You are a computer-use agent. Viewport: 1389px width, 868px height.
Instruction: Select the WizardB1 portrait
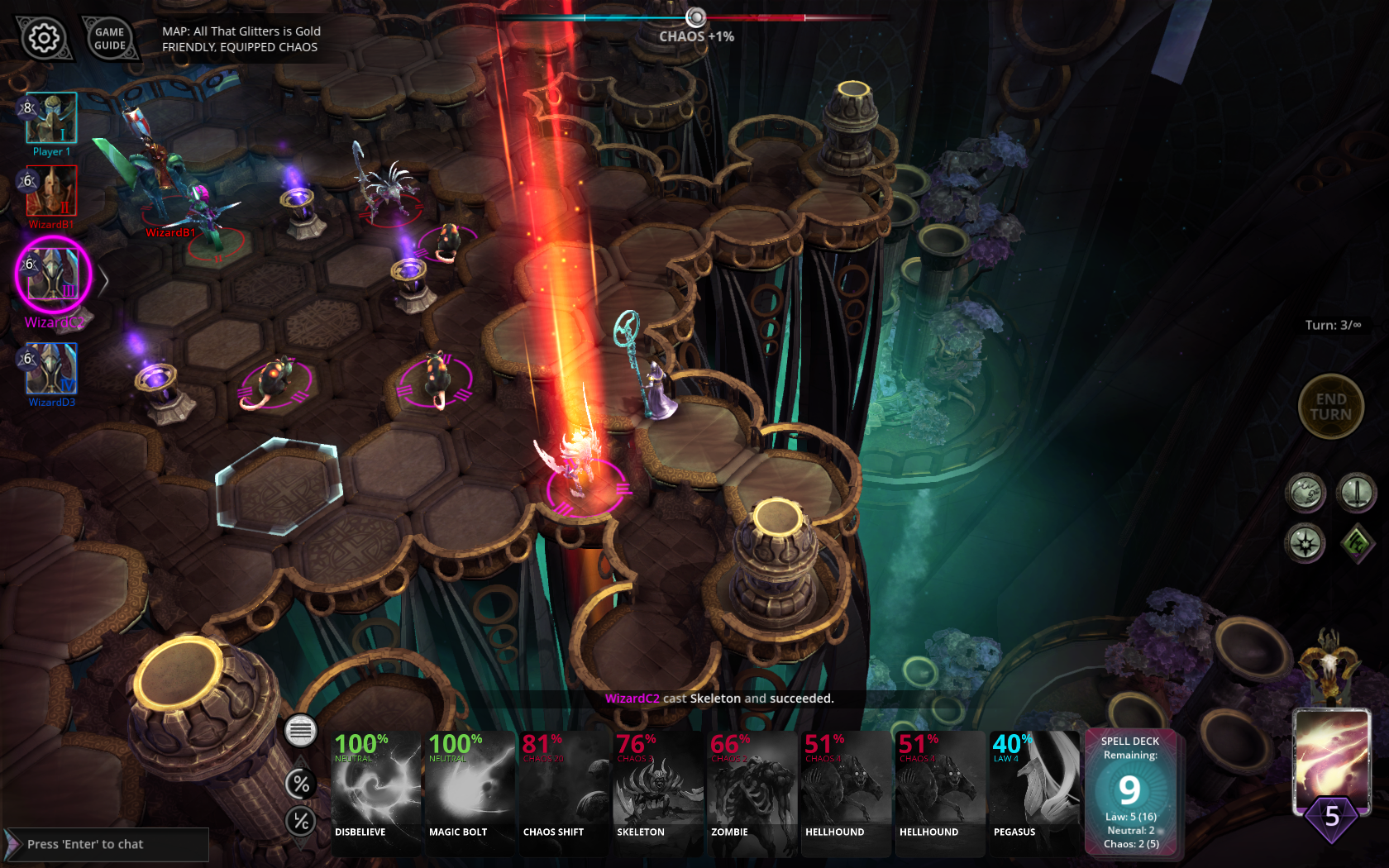(51, 191)
